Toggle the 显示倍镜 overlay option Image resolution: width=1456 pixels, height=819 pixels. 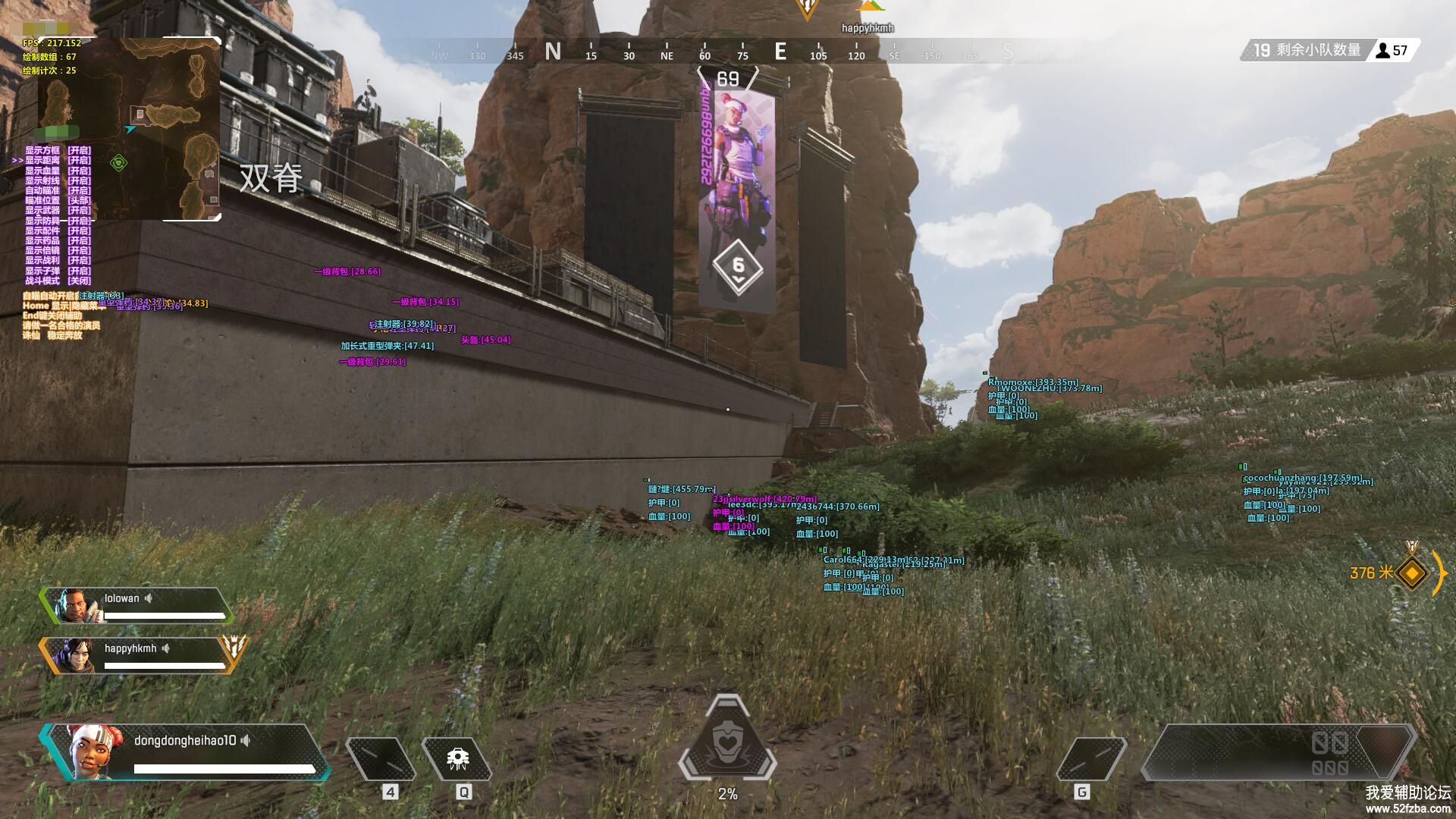coord(58,250)
